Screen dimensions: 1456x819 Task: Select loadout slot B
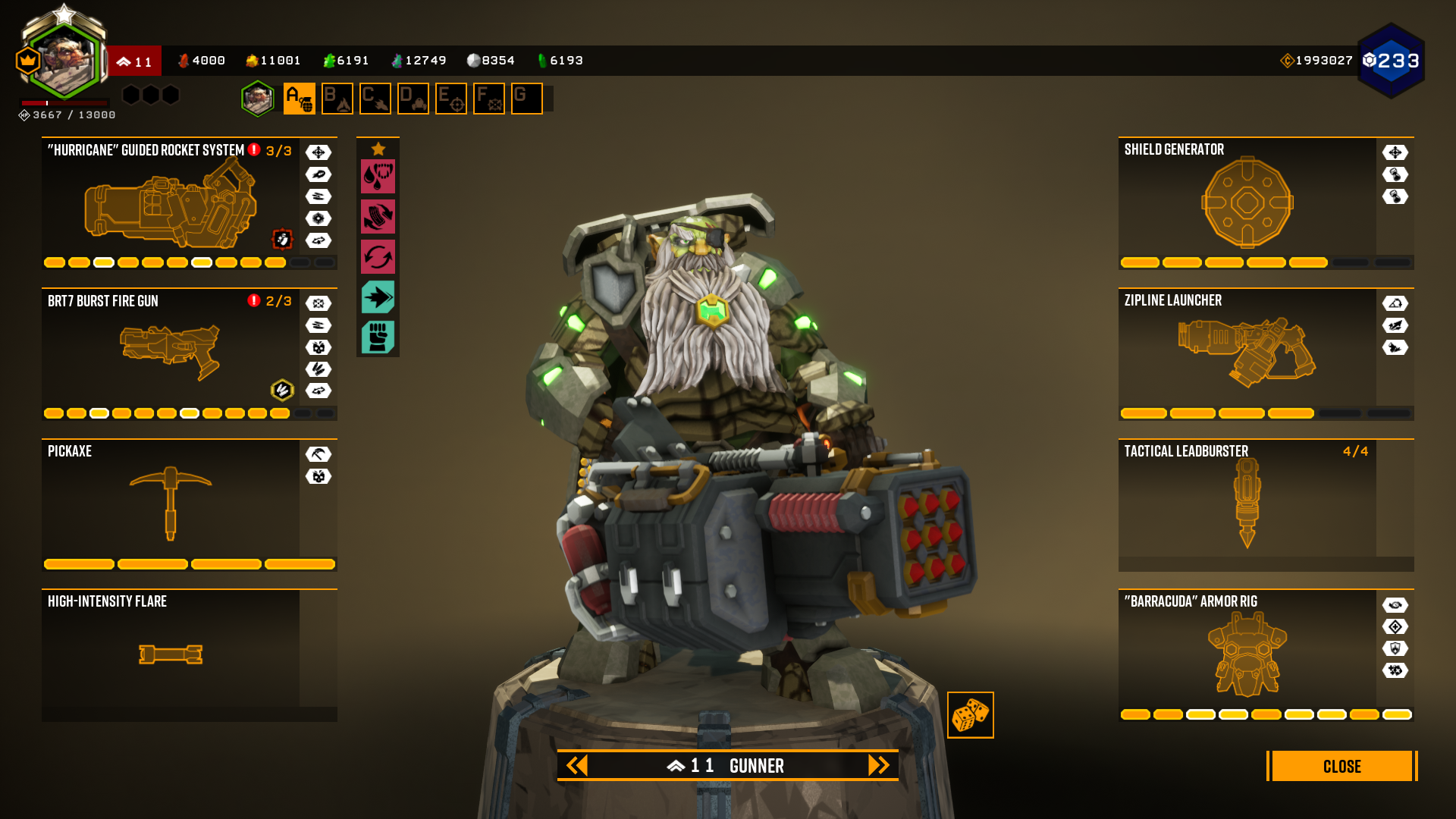[337, 99]
